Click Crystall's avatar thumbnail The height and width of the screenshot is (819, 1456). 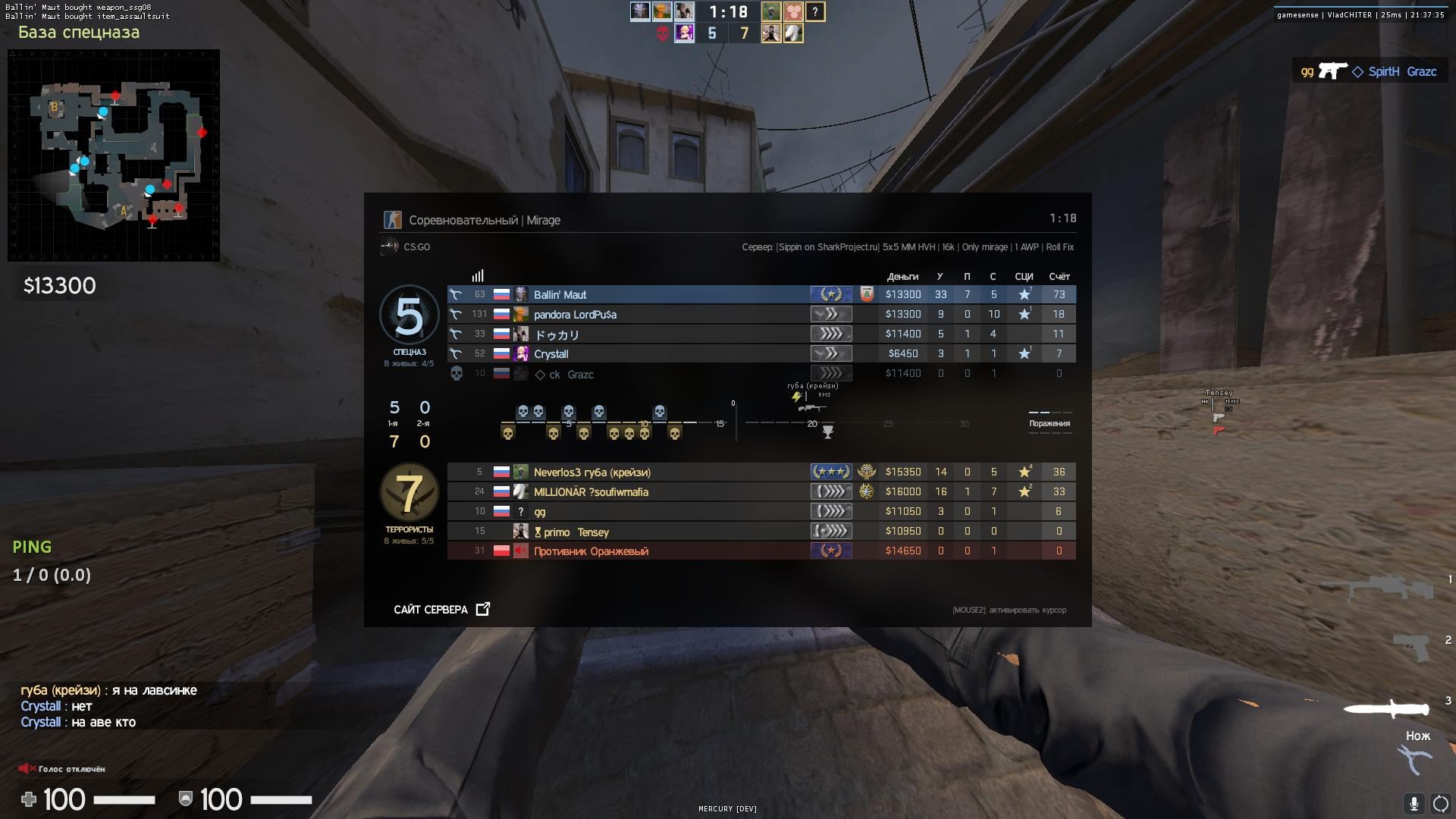[x=521, y=354]
